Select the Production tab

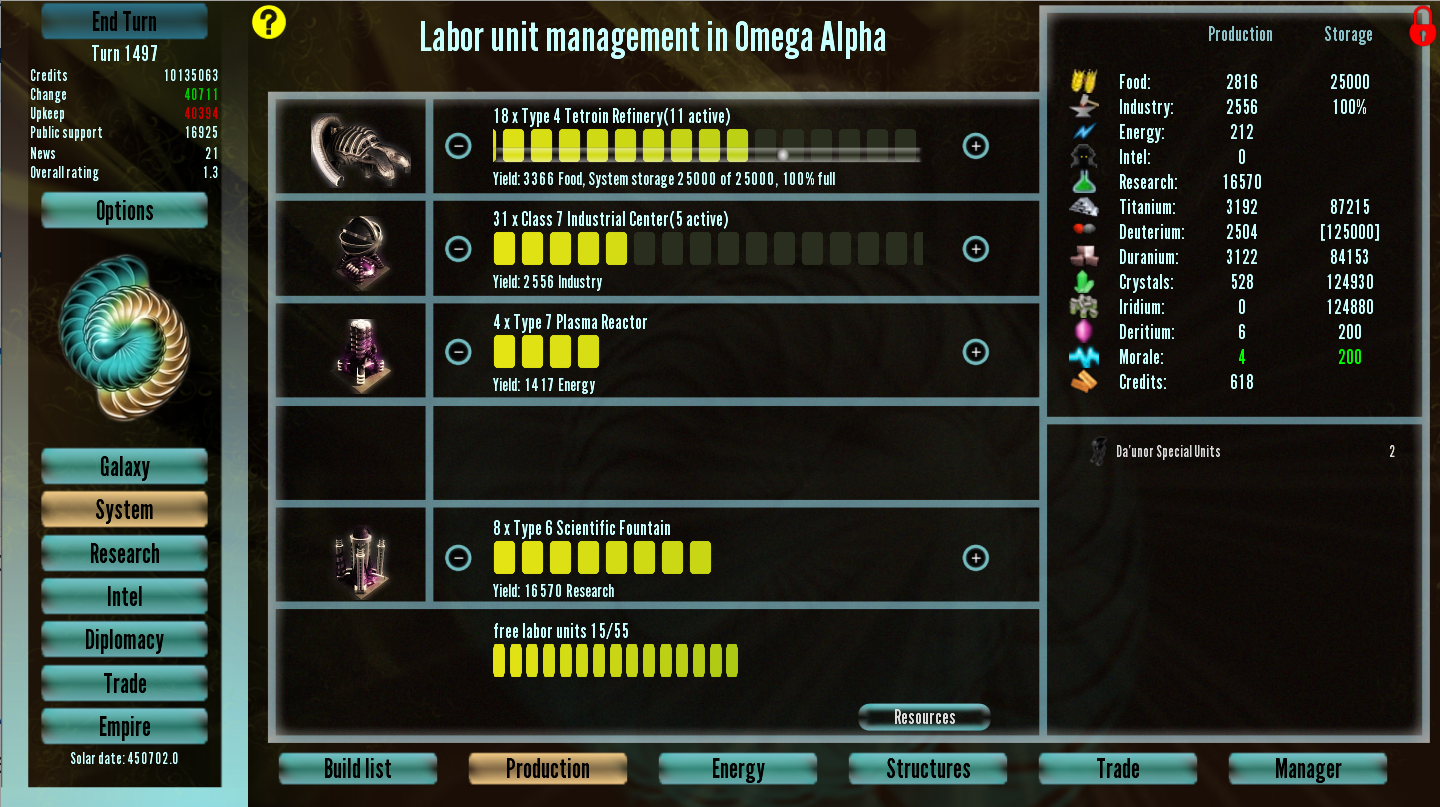(x=548, y=769)
